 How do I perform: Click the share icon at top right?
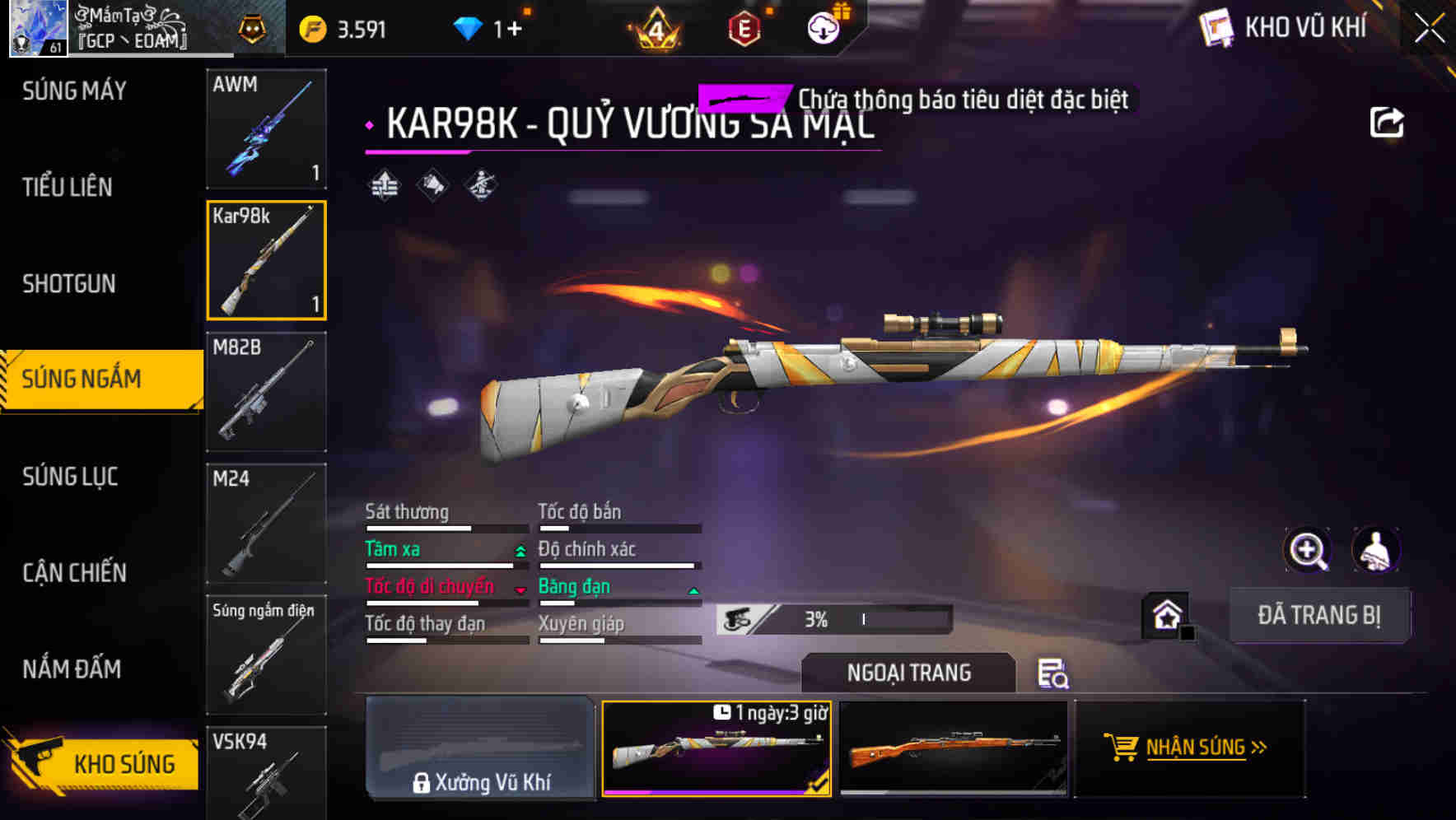(x=1388, y=121)
